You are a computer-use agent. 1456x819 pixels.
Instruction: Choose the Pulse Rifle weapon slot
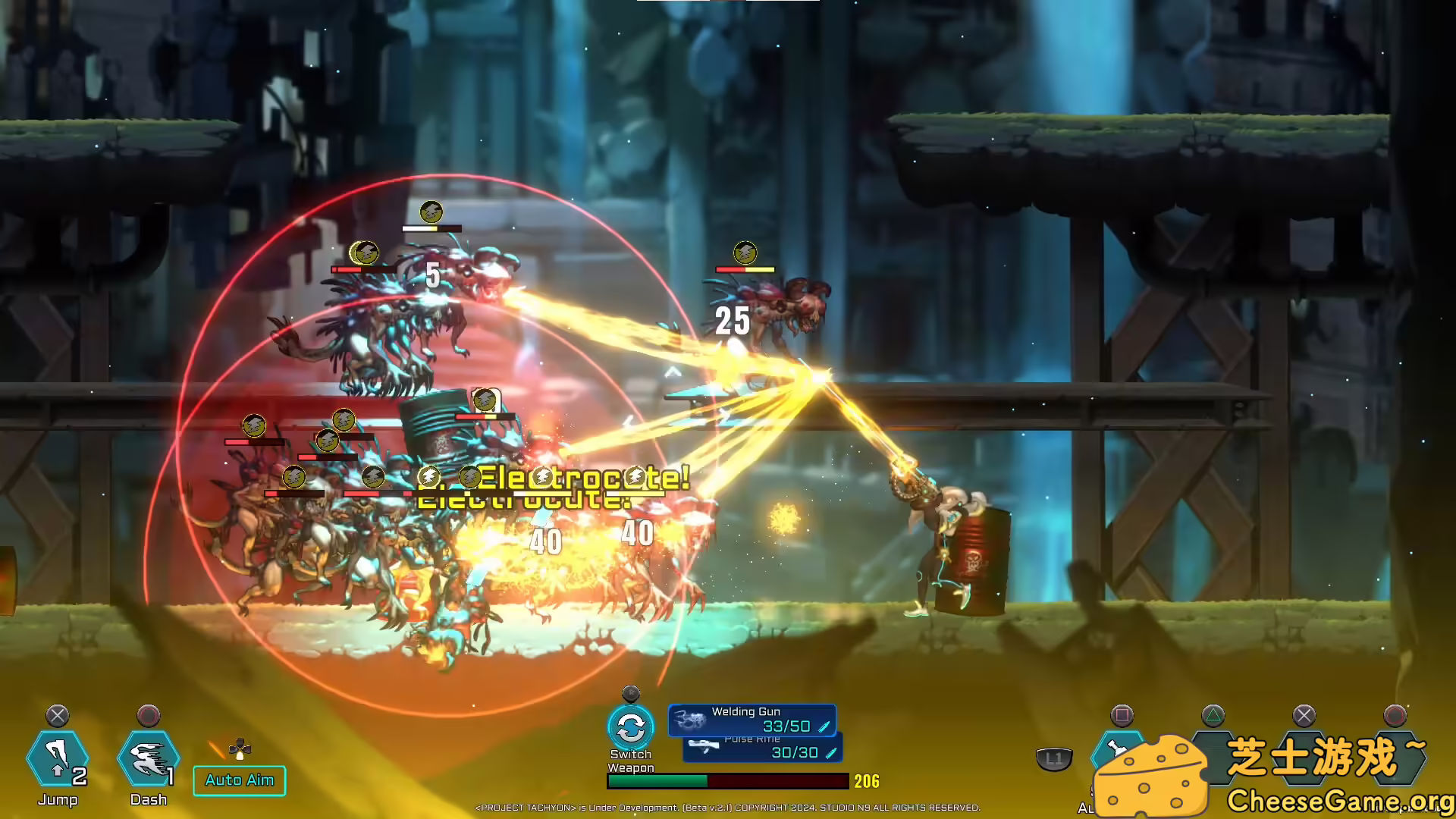coord(763,749)
